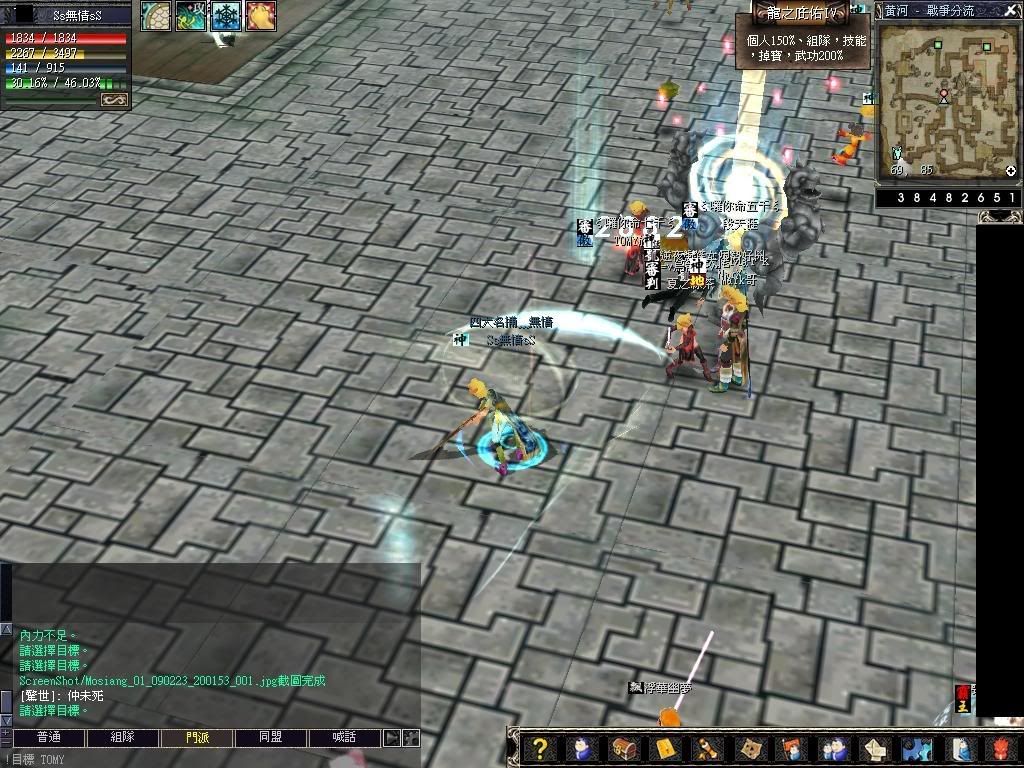Open the treasure chest inventory icon

click(x=622, y=748)
